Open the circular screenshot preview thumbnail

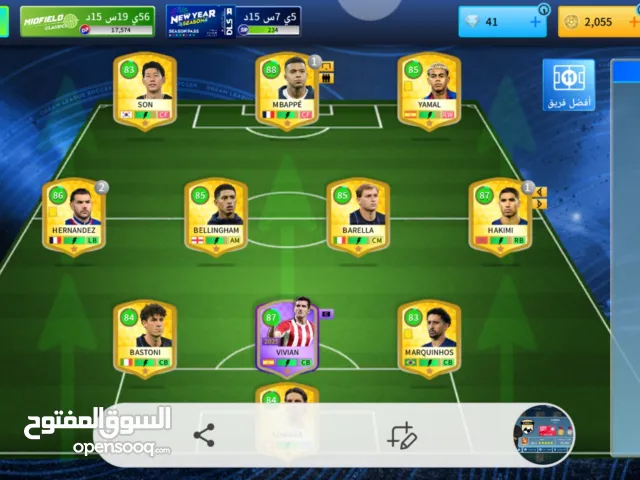point(543,436)
